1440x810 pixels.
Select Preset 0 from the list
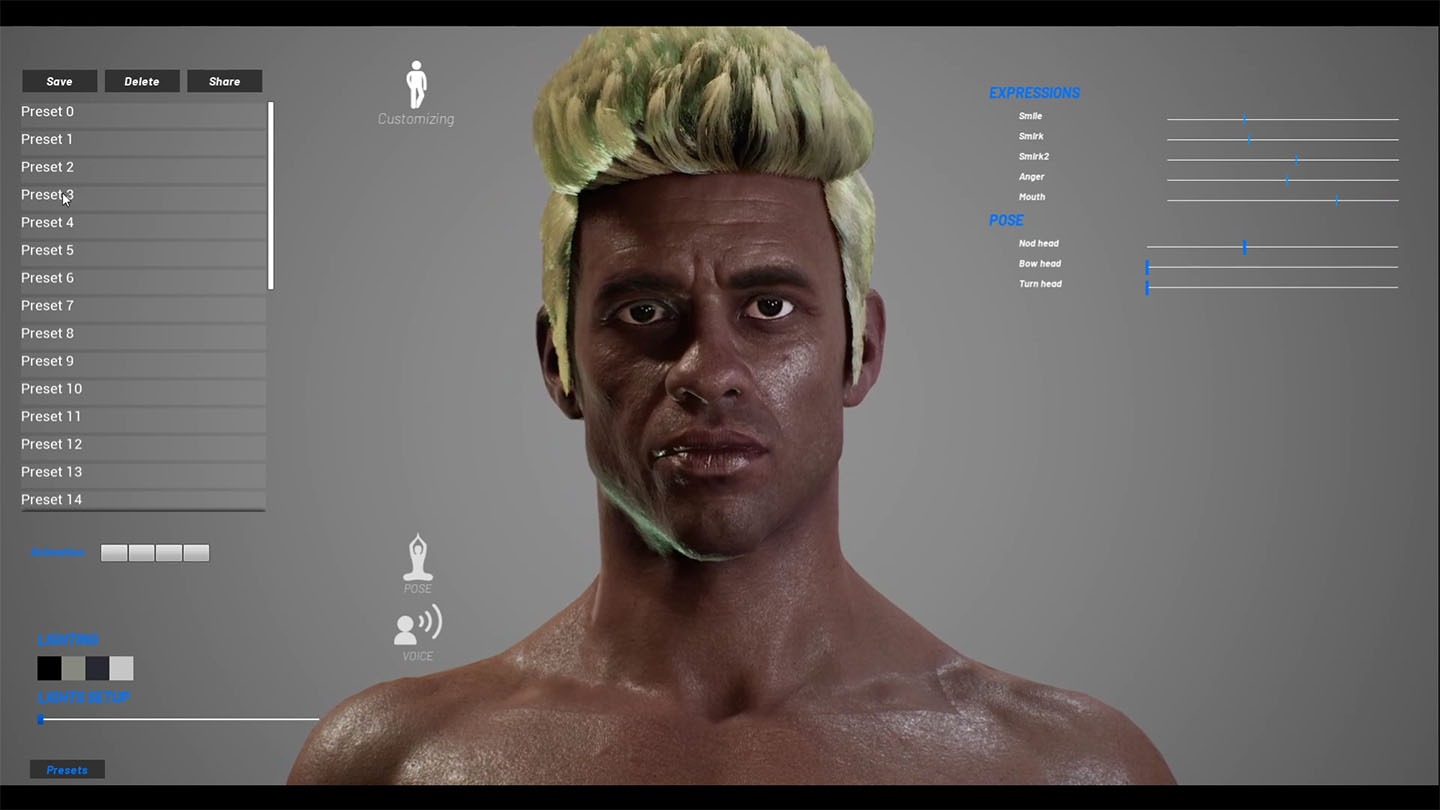[x=142, y=112]
